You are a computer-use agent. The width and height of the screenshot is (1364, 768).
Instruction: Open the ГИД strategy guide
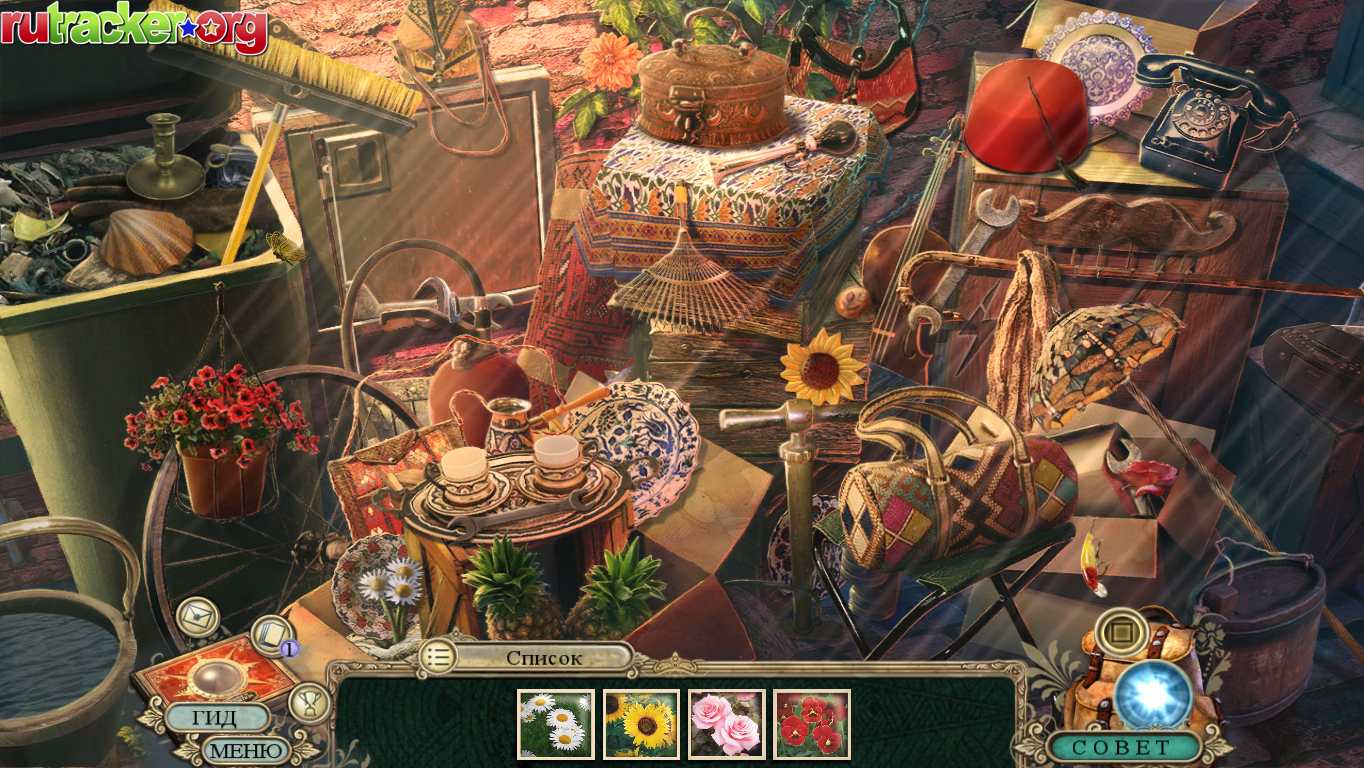click(x=216, y=718)
